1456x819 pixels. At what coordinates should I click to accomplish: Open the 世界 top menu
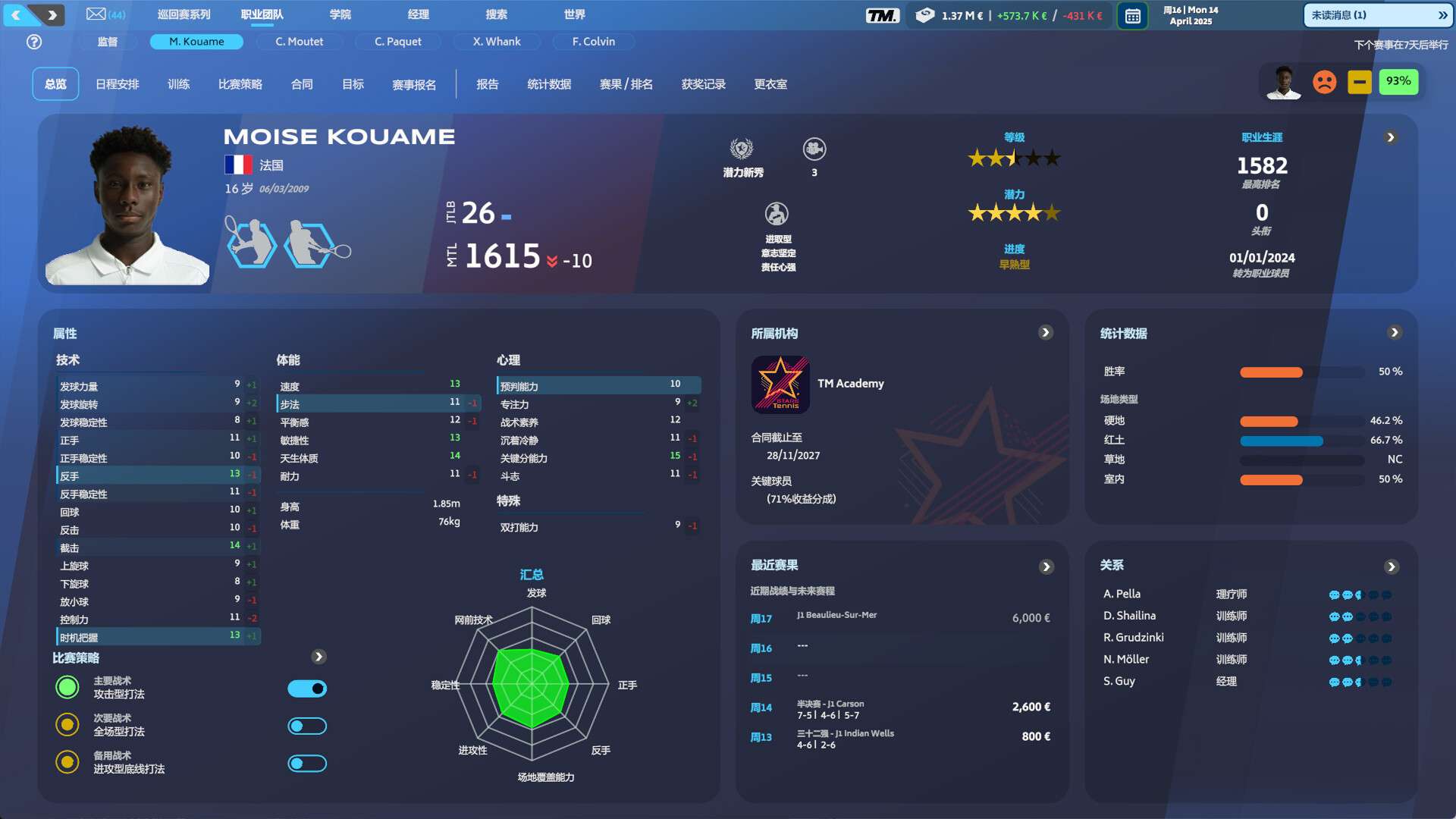click(x=574, y=14)
